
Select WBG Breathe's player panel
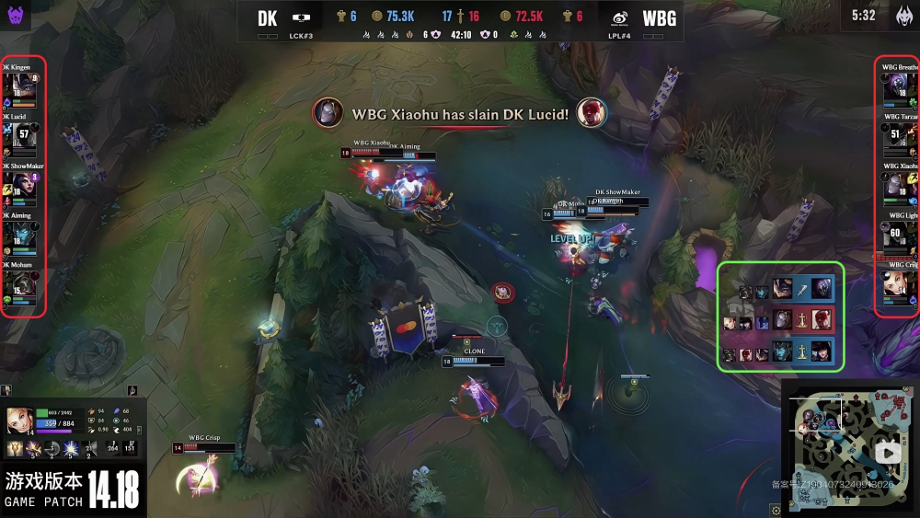point(899,87)
